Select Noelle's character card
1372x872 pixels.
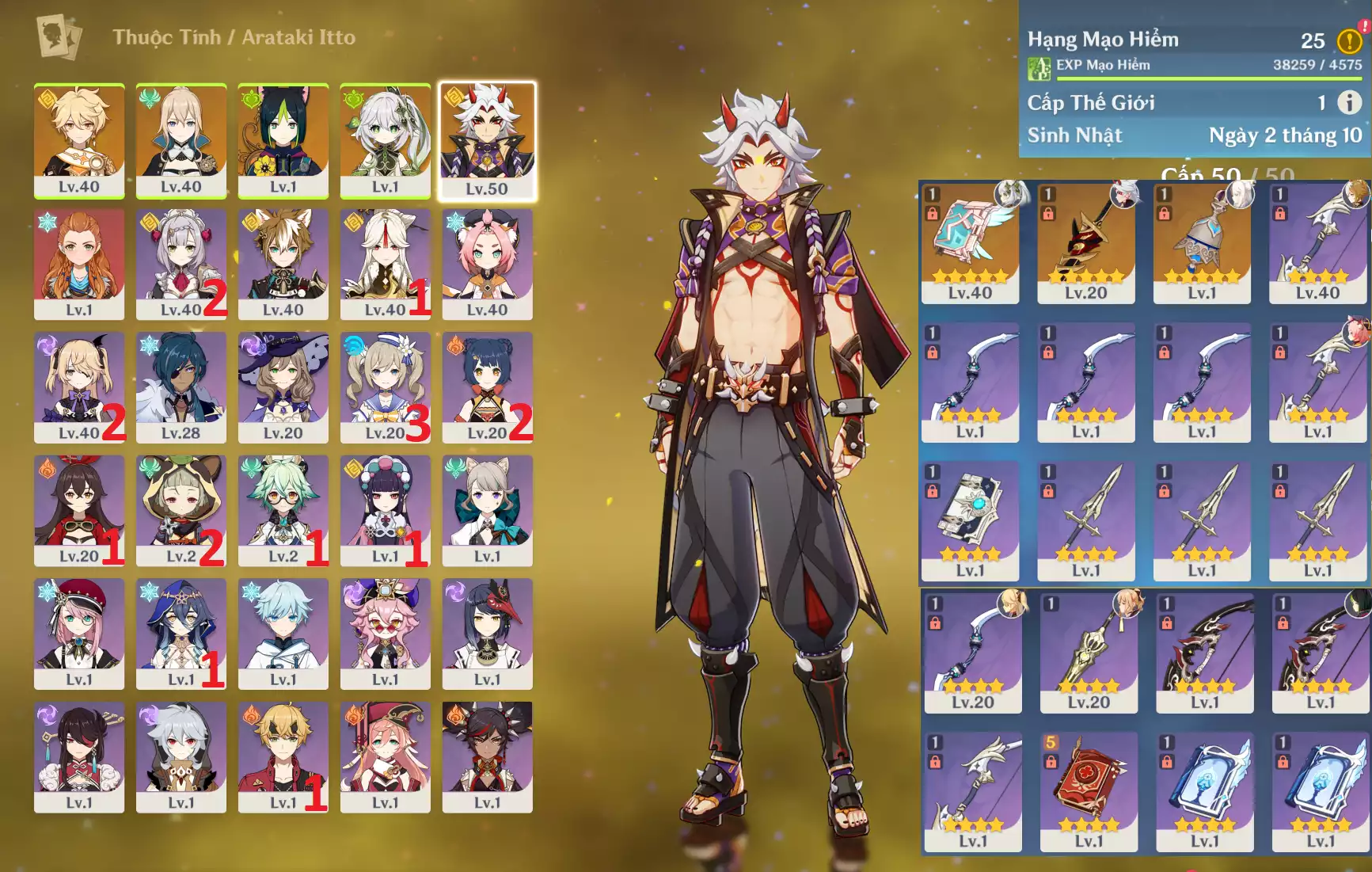(181, 263)
